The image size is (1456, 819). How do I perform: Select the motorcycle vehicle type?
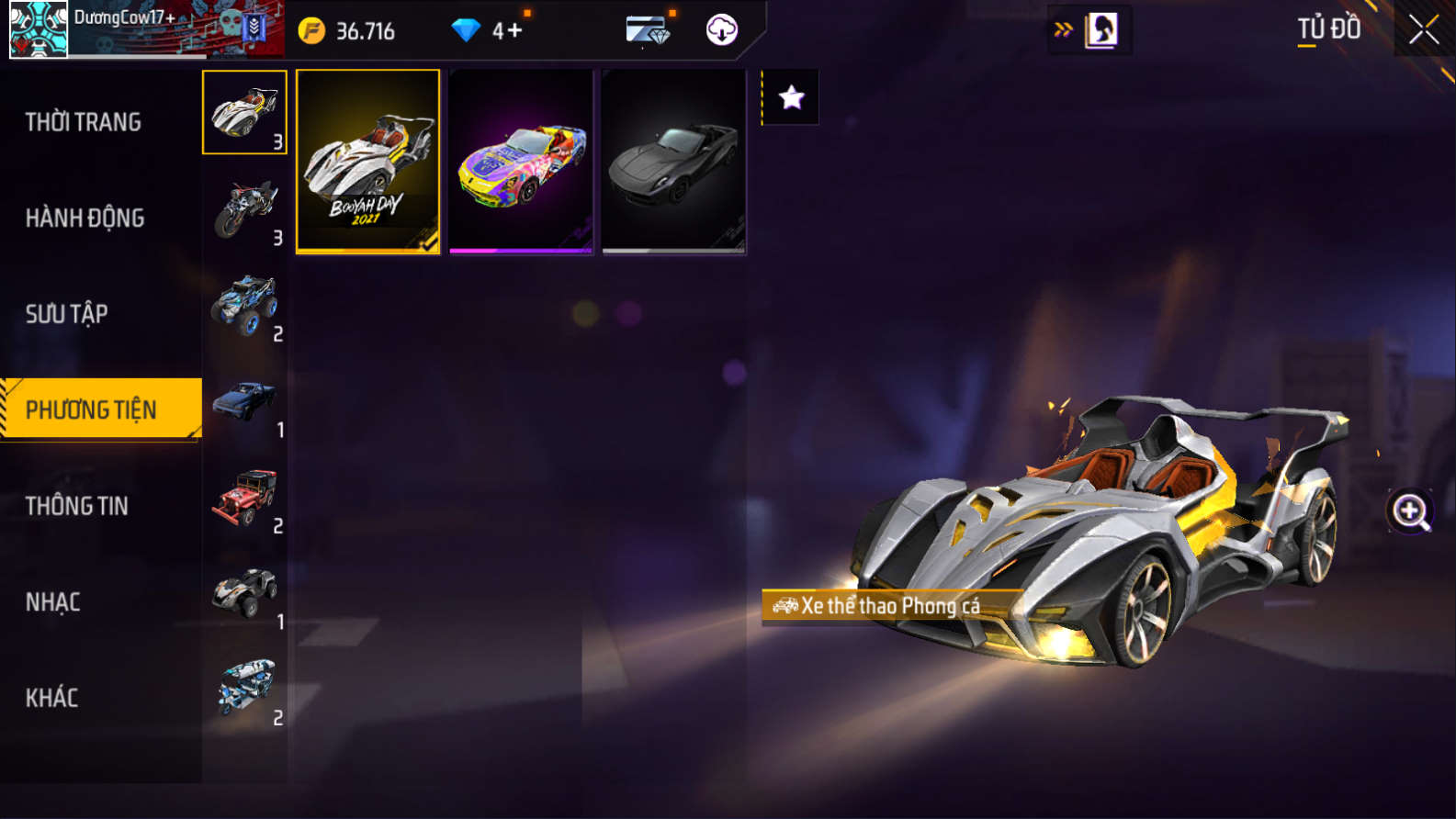(x=245, y=209)
